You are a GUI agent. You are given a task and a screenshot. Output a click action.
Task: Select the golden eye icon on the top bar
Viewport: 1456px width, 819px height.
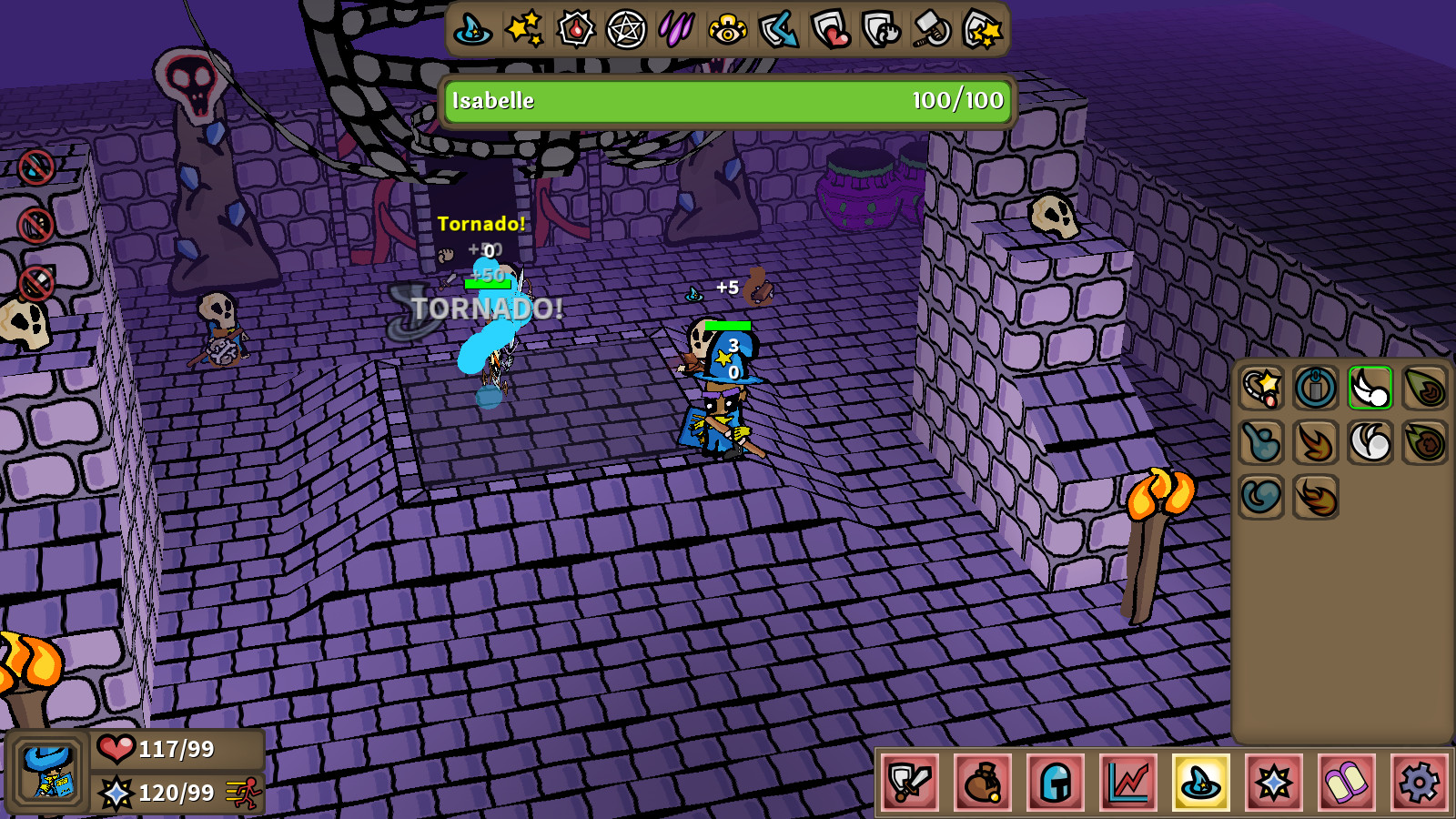730,29
